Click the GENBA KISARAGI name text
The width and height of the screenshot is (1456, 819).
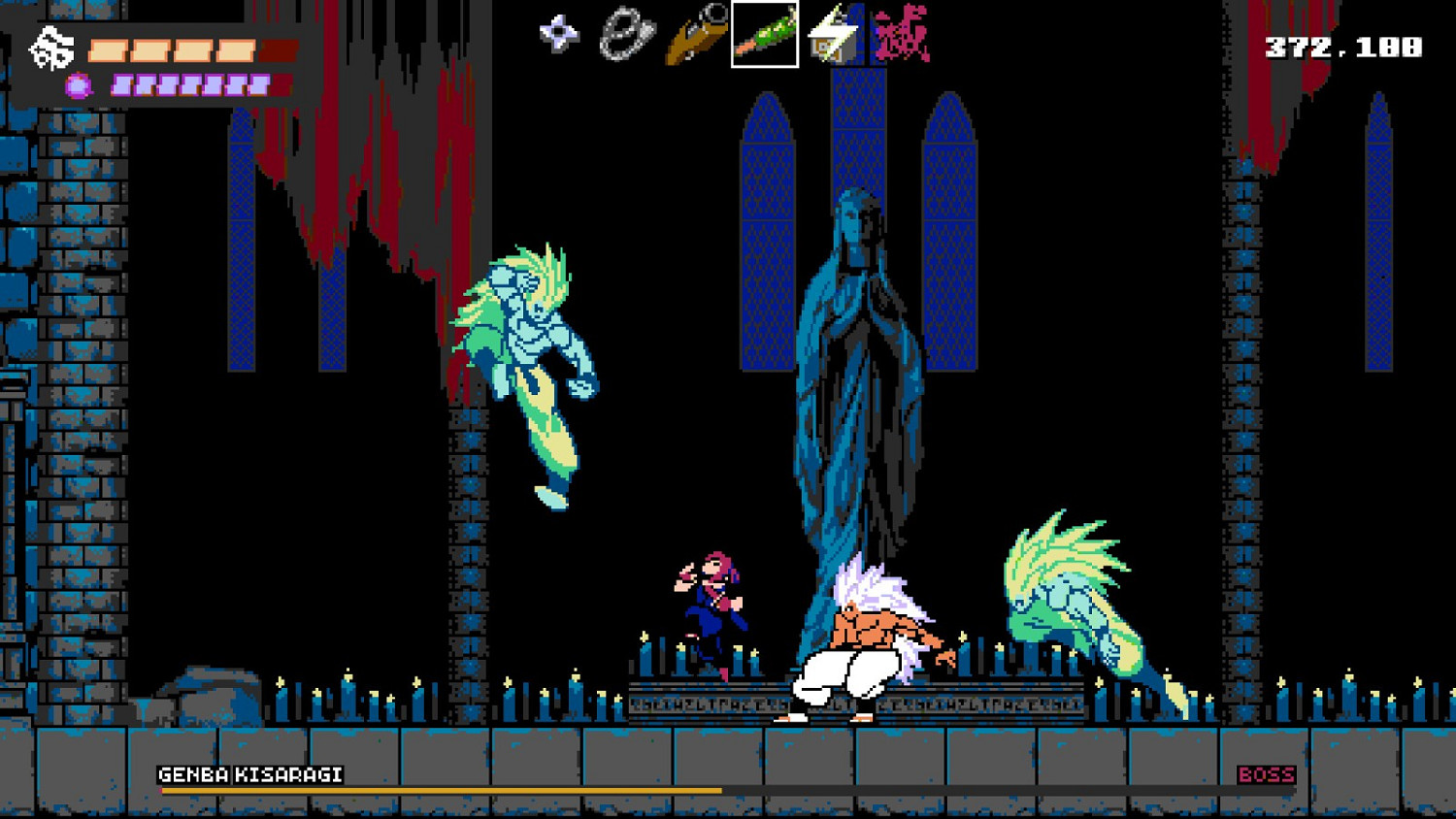point(252,773)
